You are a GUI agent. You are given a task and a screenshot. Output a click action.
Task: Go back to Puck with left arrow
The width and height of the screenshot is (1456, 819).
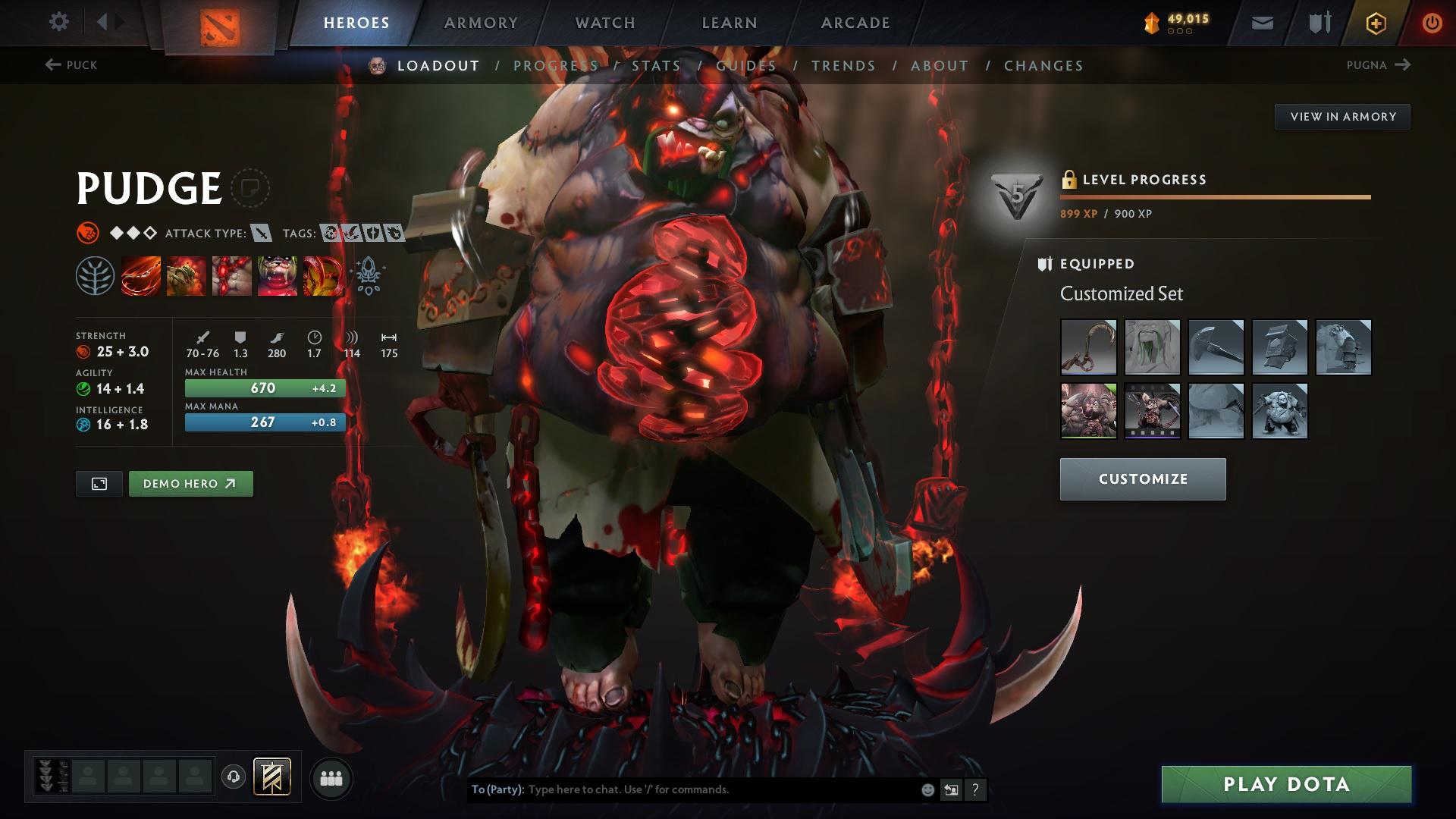pos(52,64)
